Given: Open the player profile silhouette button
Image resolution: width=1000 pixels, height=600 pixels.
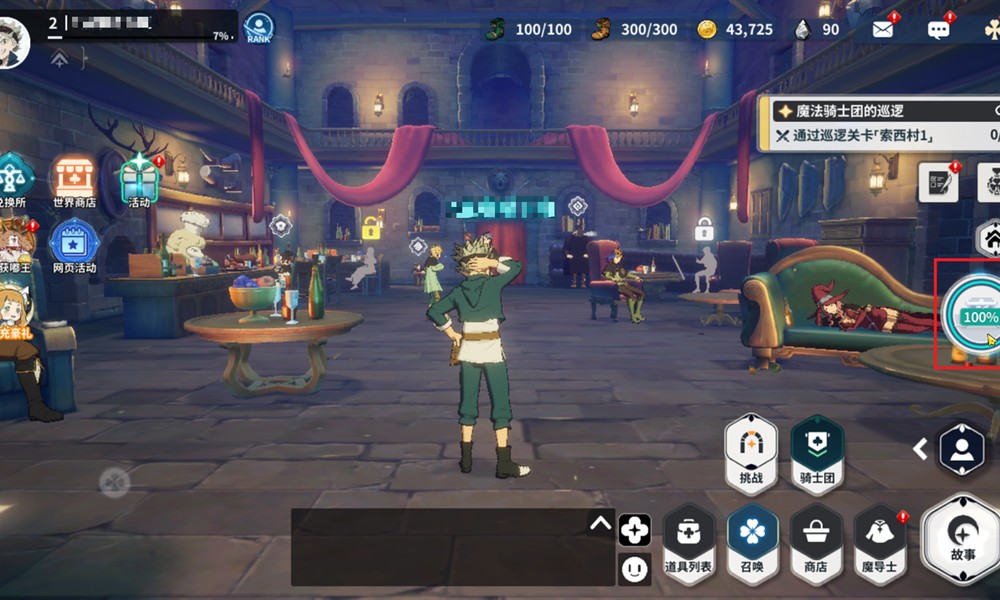Looking at the screenshot, I should 961,450.
